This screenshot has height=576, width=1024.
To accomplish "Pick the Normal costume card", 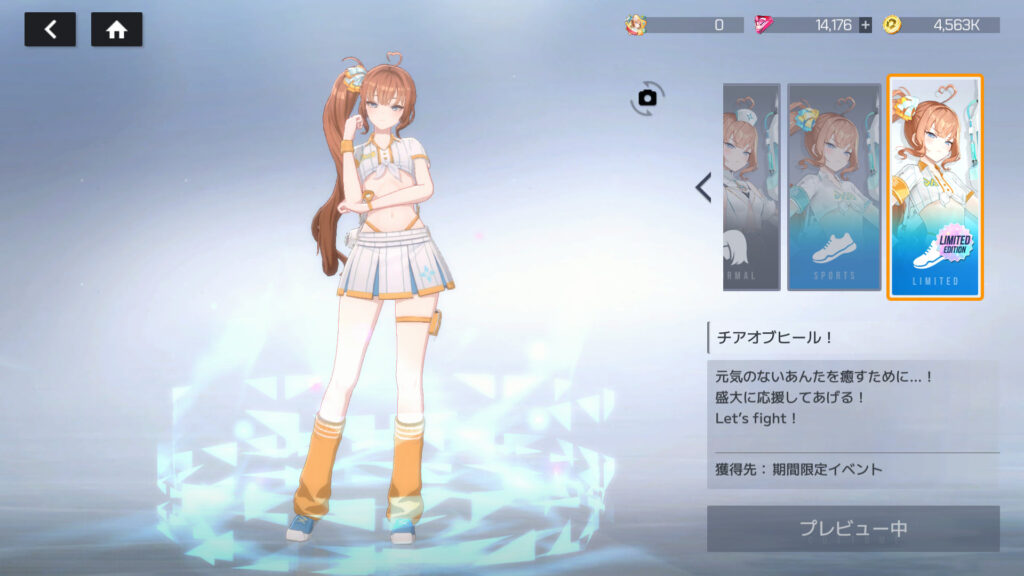I will coord(751,187).
